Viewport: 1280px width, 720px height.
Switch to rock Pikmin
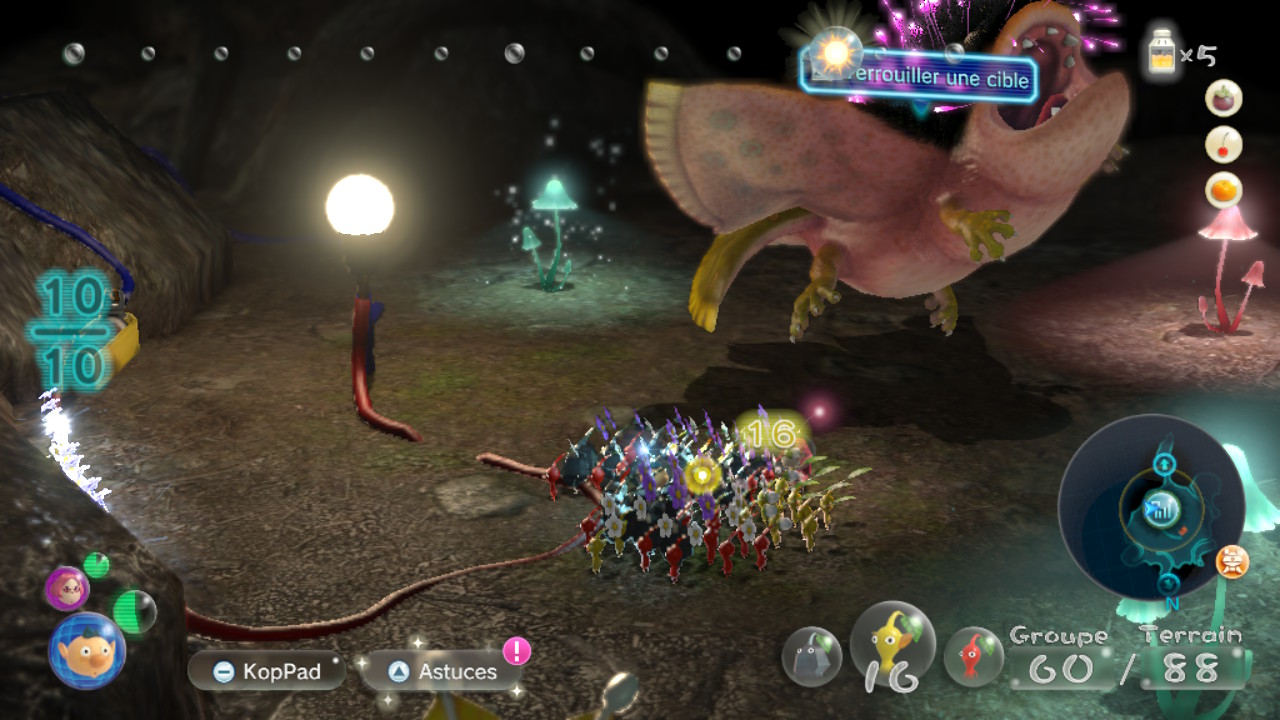click(x=811, y=656)
